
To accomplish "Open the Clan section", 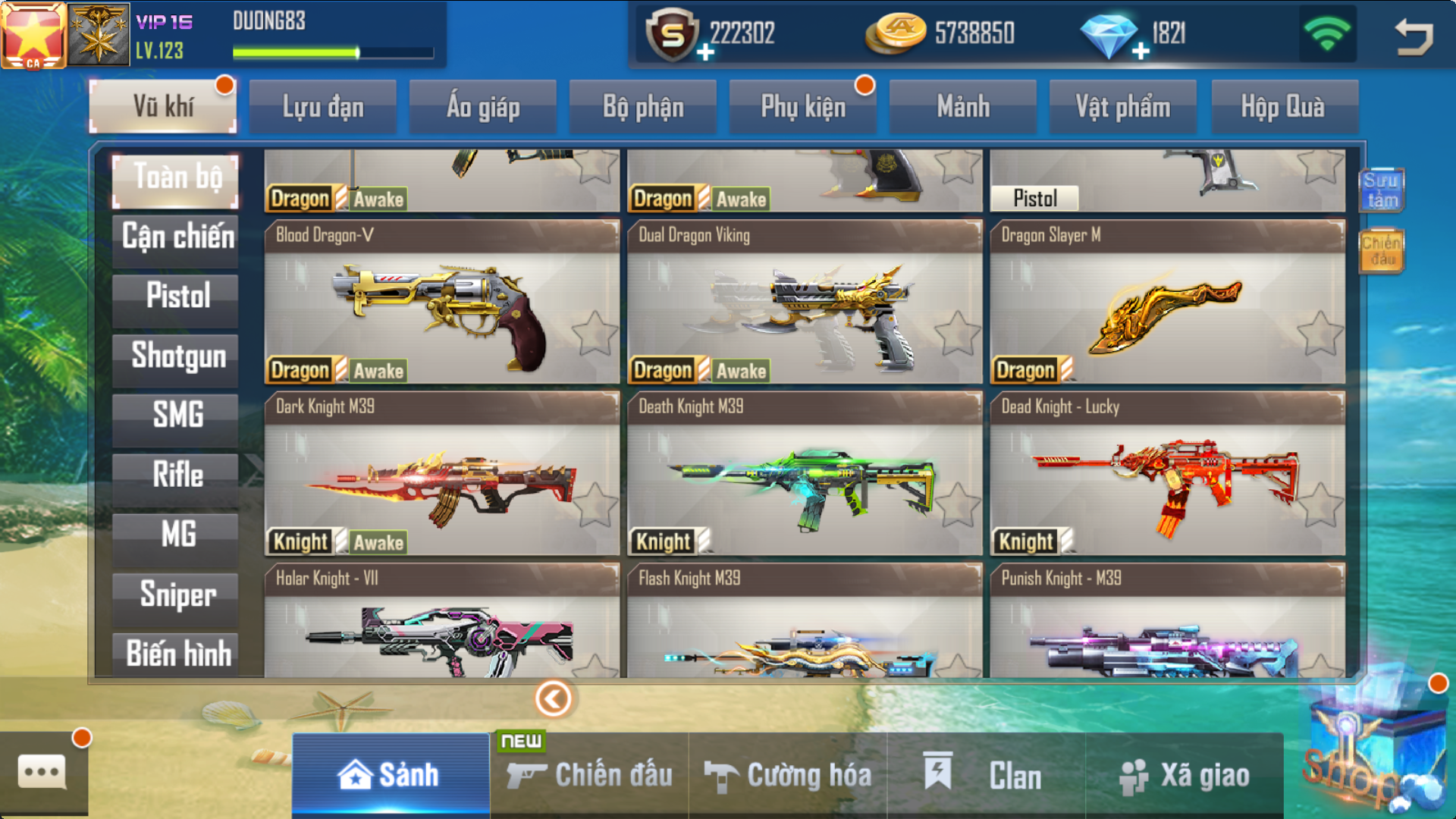I will click(x=986, y=776).
